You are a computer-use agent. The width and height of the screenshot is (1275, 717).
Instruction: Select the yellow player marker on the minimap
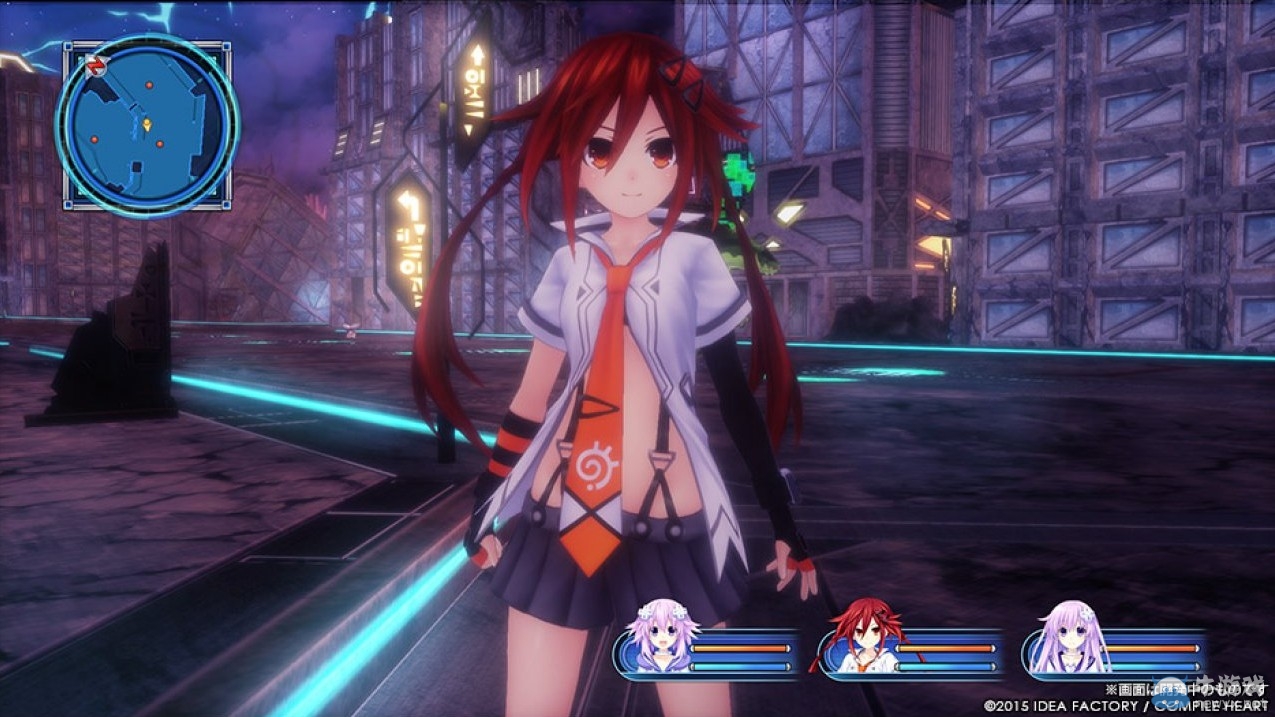click(x=148, y=124)
